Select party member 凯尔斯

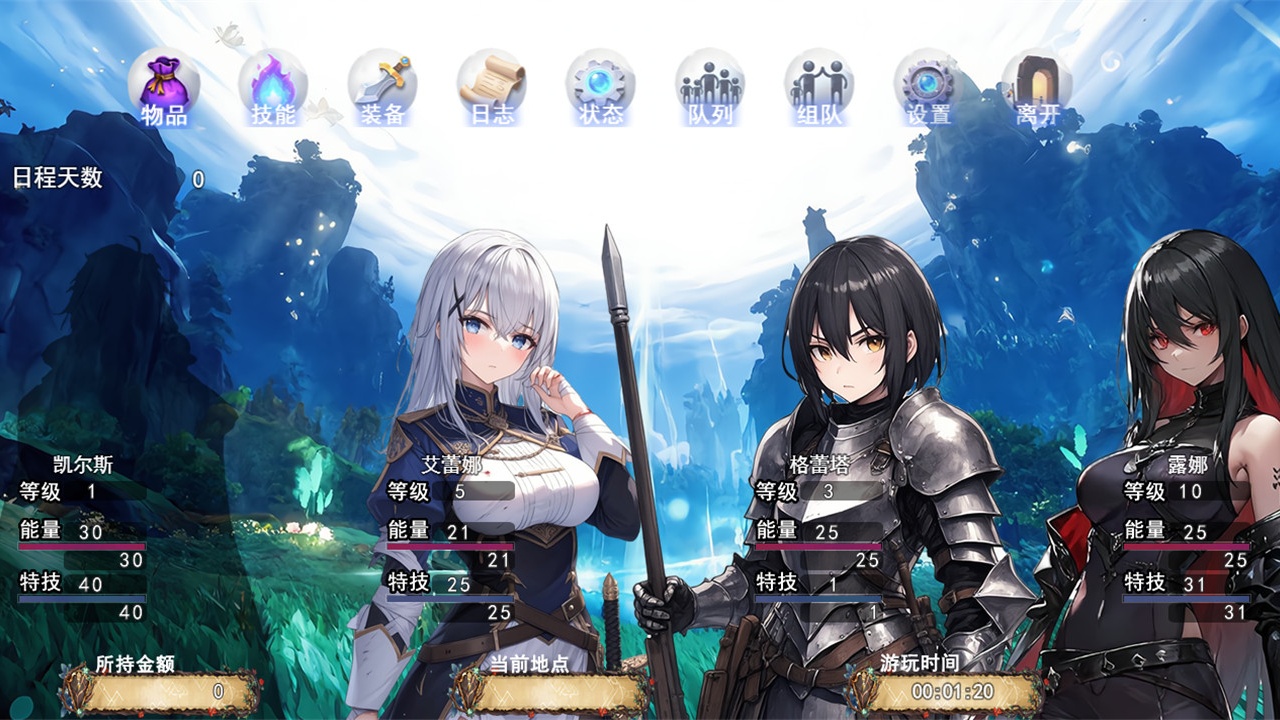[83, 464]
